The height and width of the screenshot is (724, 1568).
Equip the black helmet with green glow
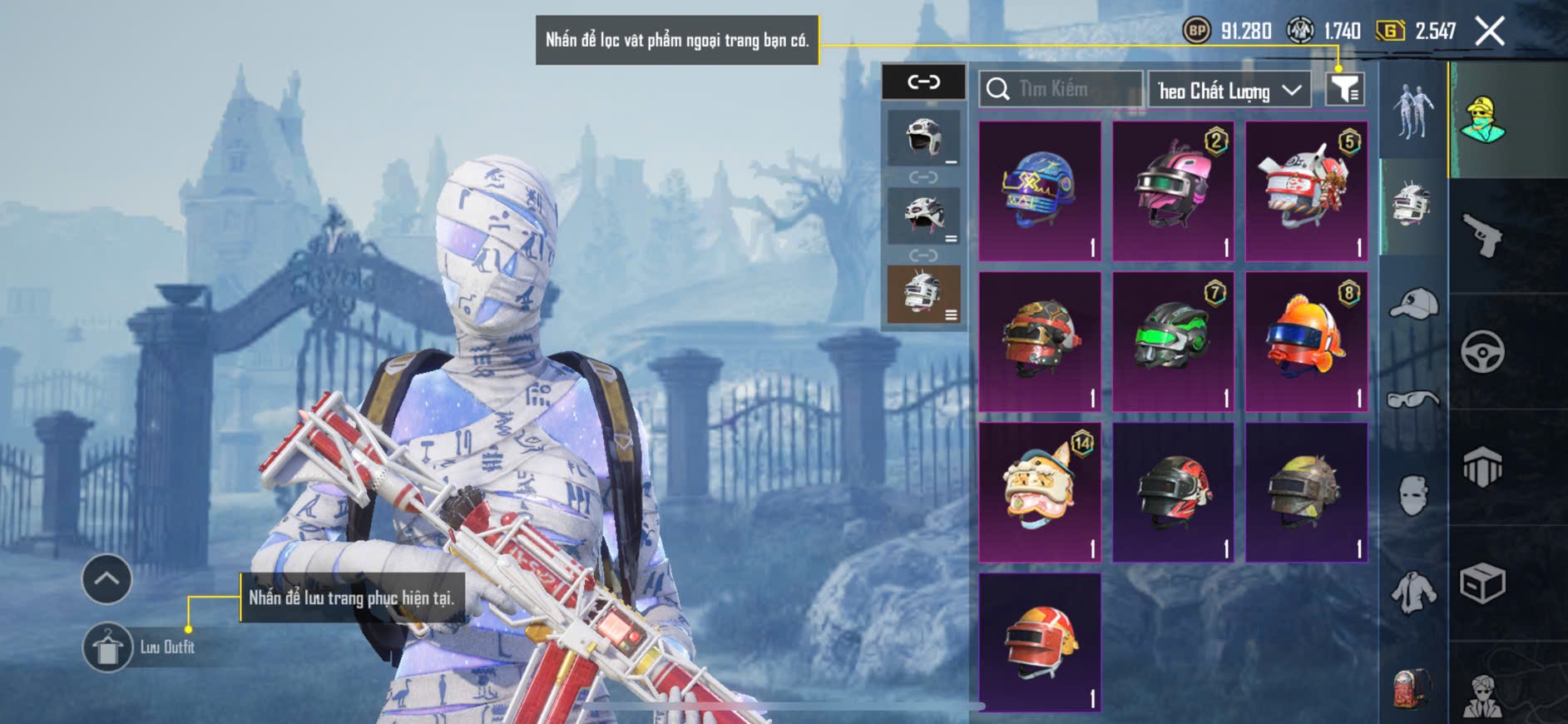1173,342
